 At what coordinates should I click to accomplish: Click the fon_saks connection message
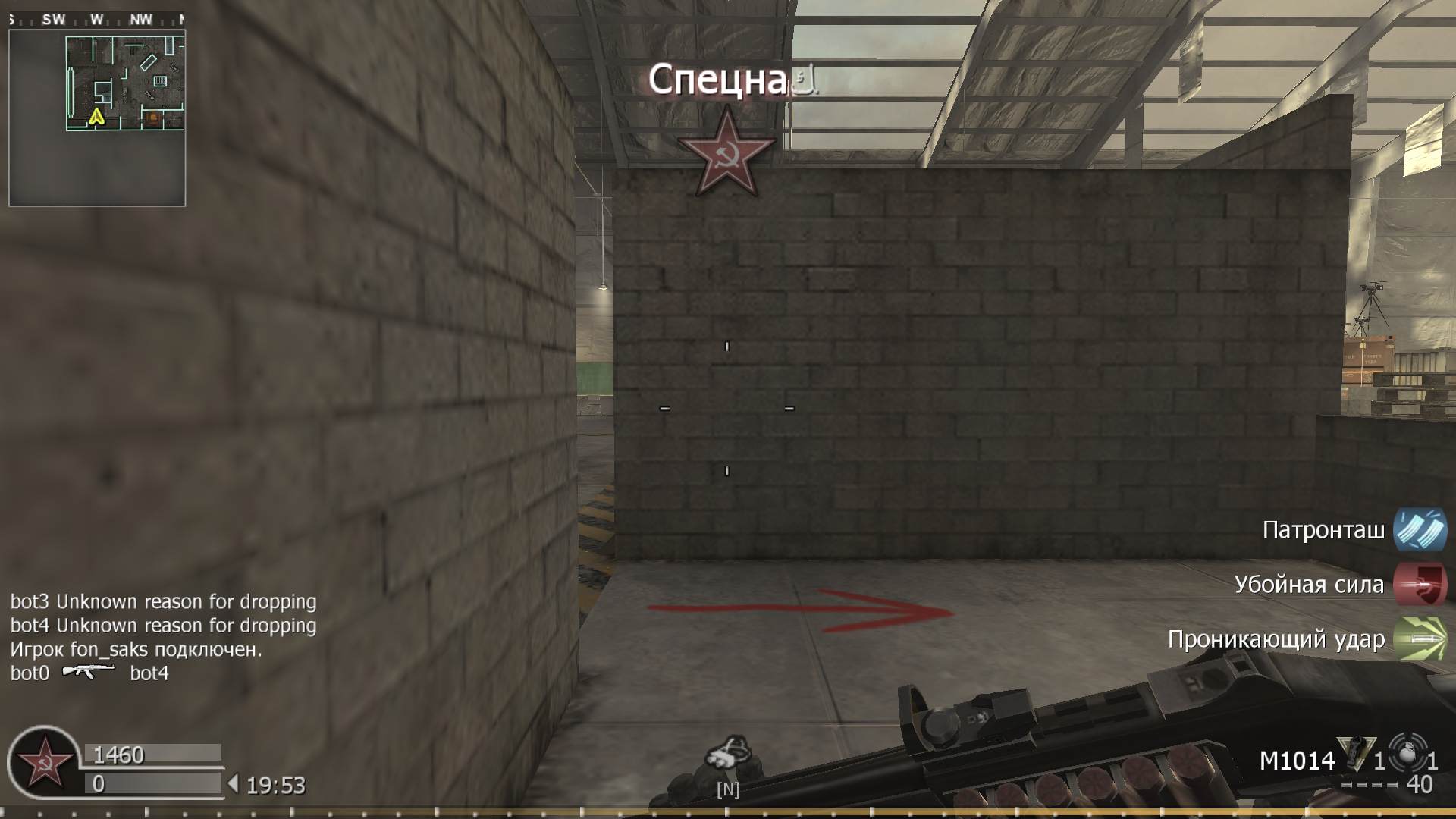tap(135, 648)
